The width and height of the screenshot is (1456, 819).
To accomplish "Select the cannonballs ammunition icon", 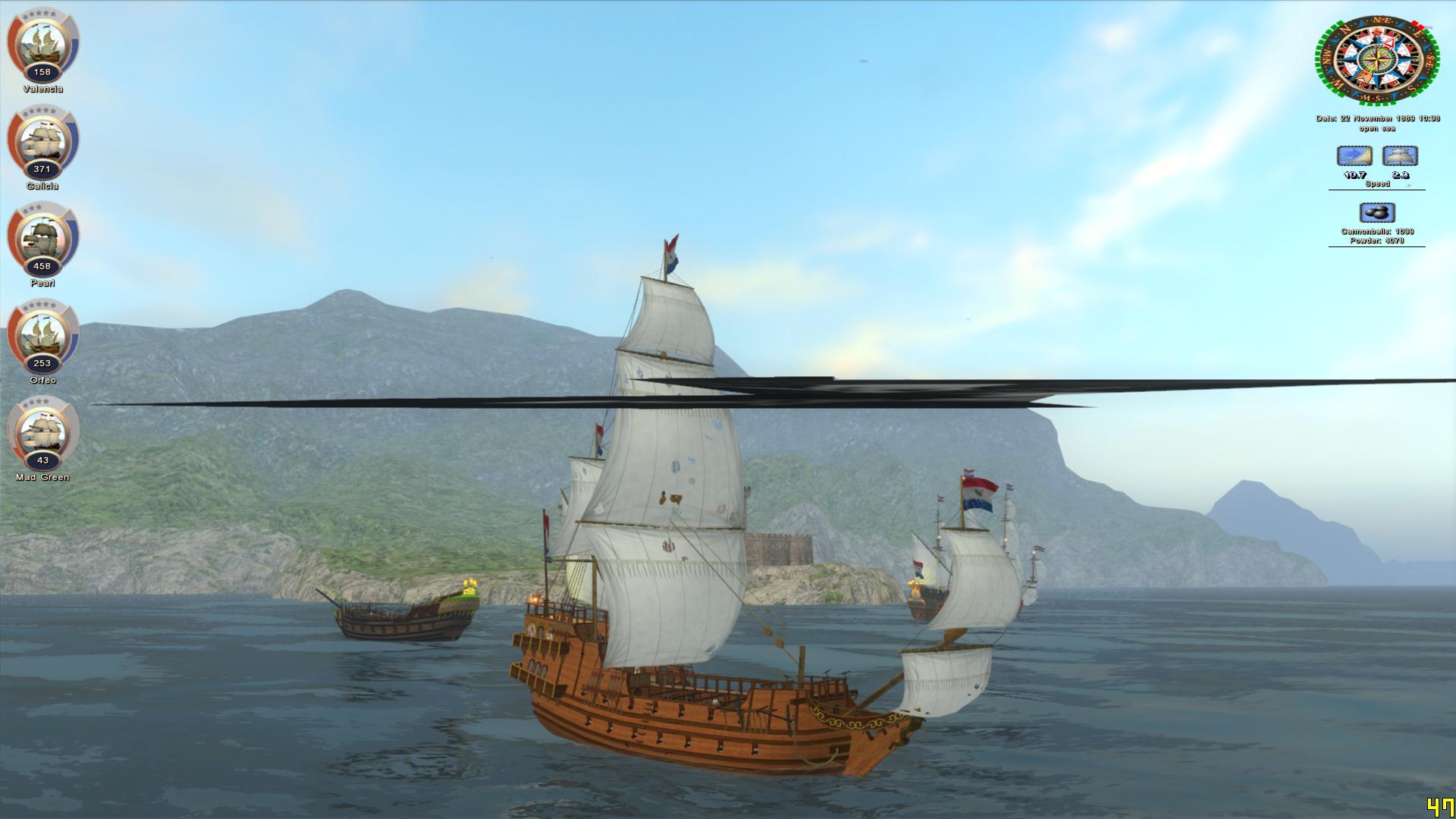I will pyautogui.click(x=1376, y=212).
